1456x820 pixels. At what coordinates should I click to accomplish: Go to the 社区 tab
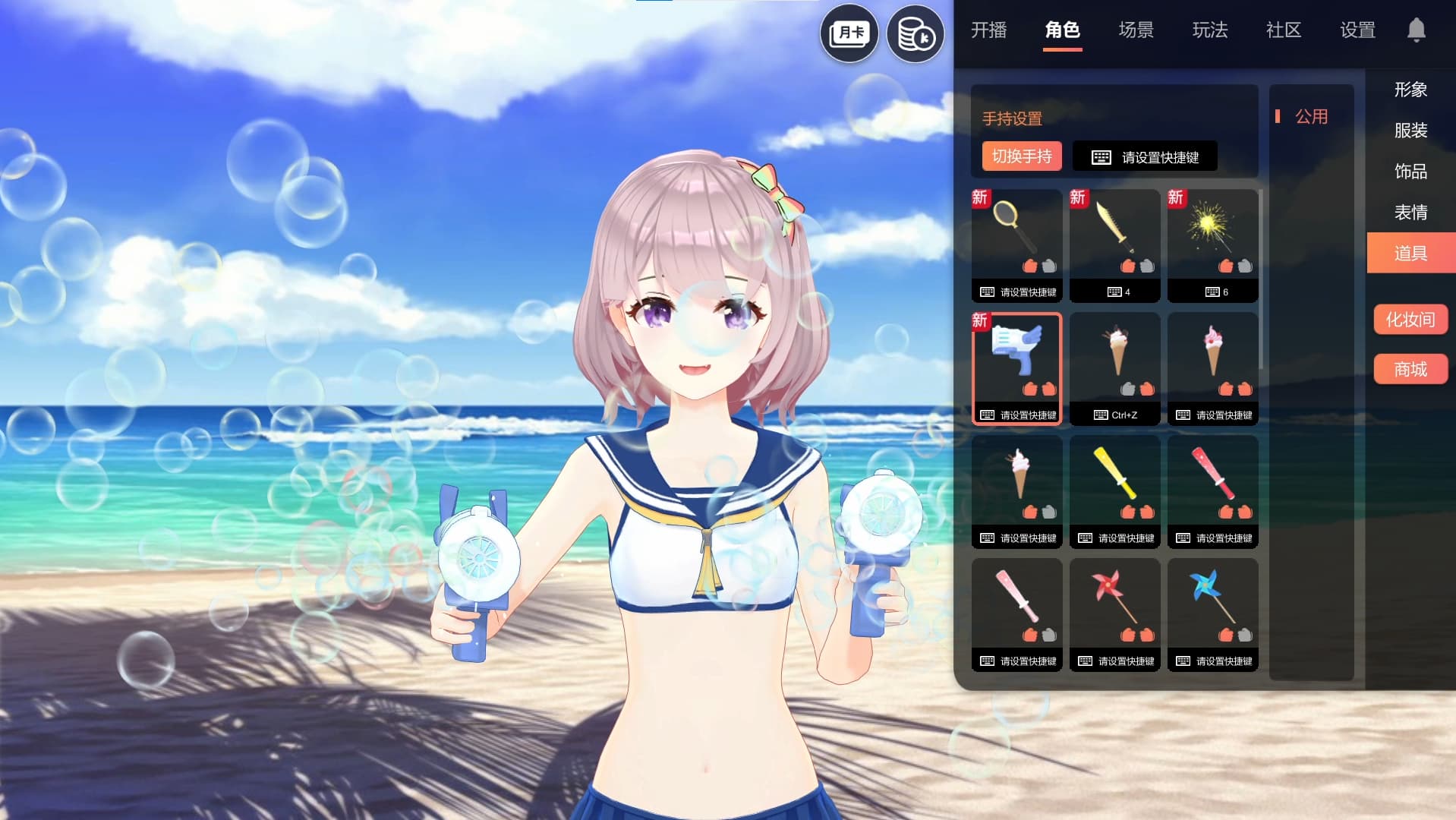pyautogui.click(x=1283, y=30)
